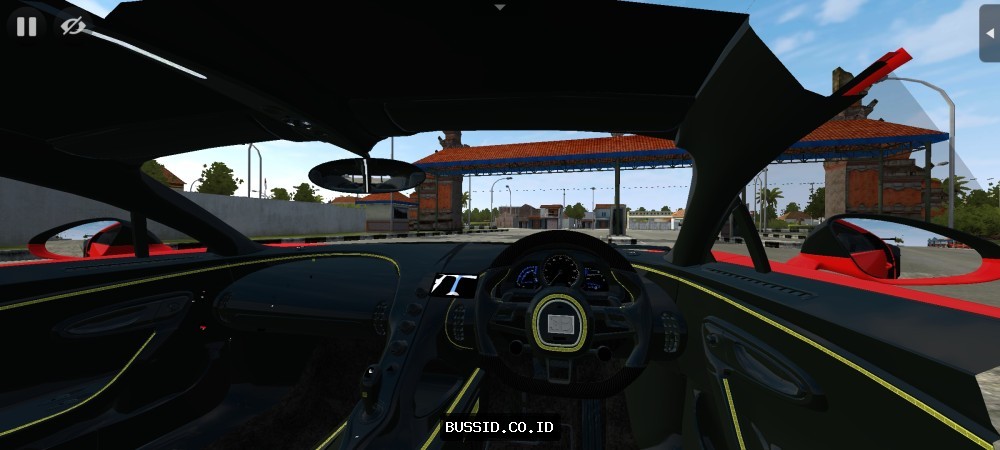Pause the game with the pause button
The height and width of the screenshot is (450, 1000).
[x=26, y=26]
